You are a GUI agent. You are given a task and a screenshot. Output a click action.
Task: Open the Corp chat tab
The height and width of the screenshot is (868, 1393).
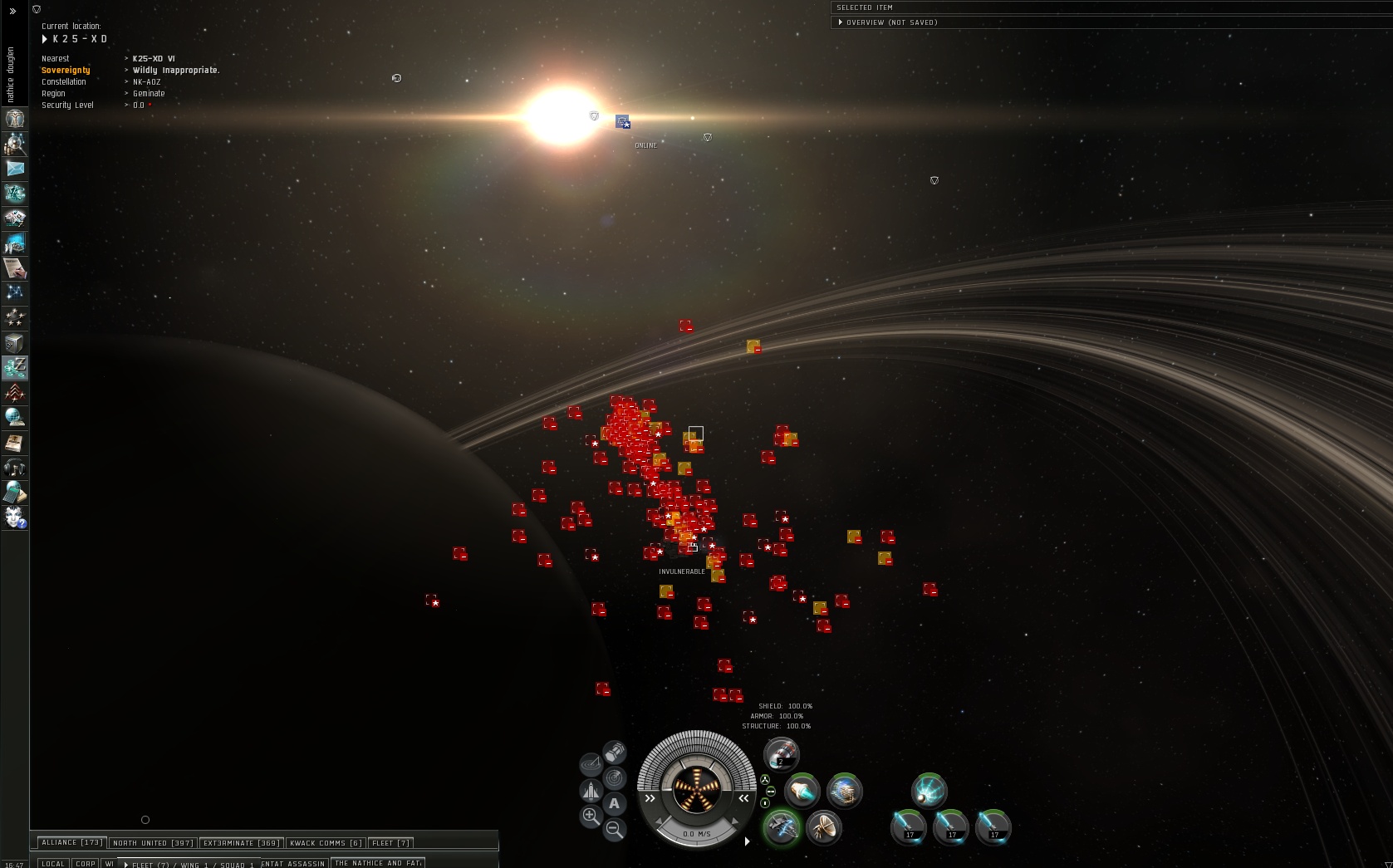pyautogui.click(x=86, y=863)
